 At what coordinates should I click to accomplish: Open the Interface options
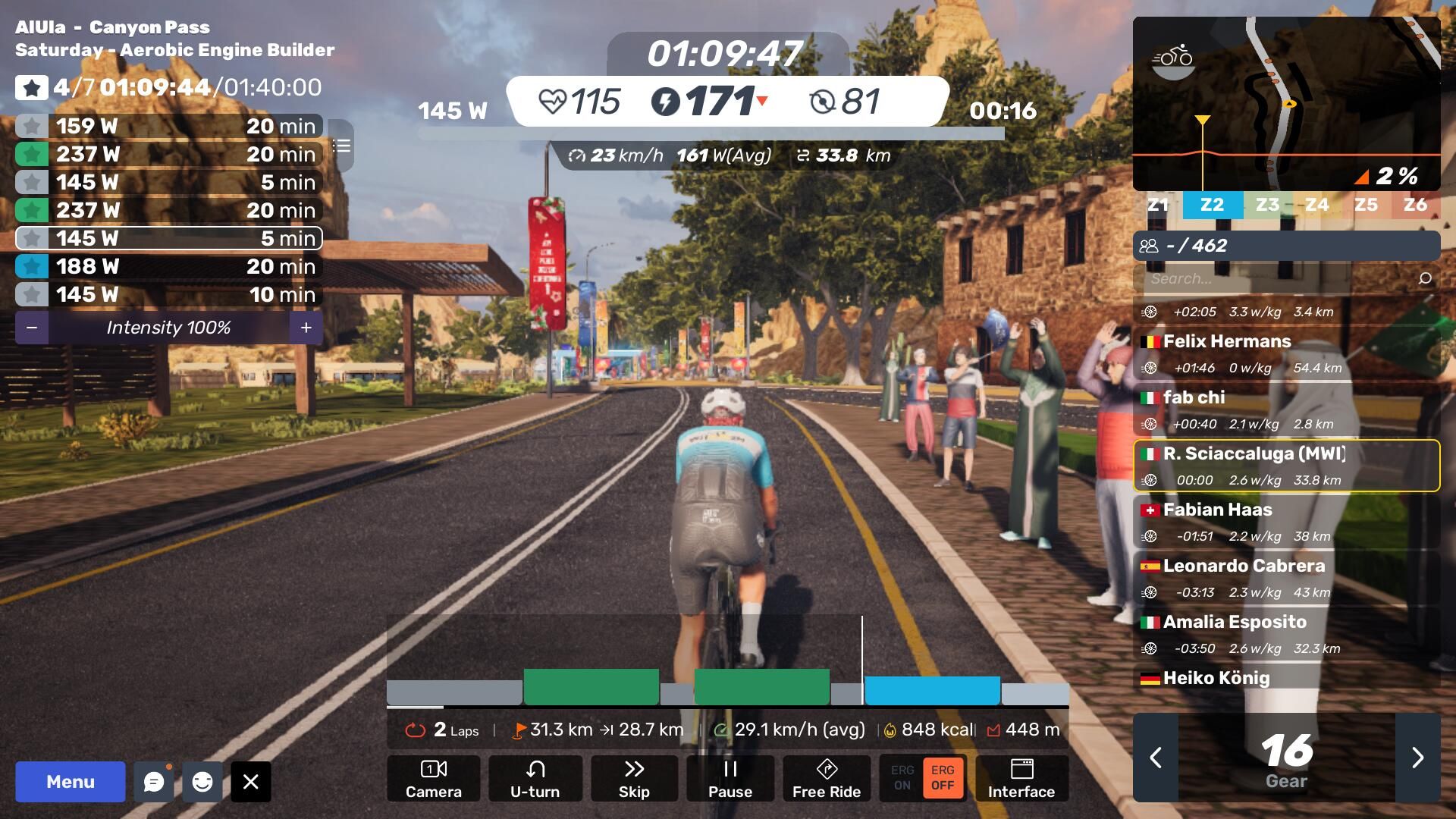pos(1021,779)
